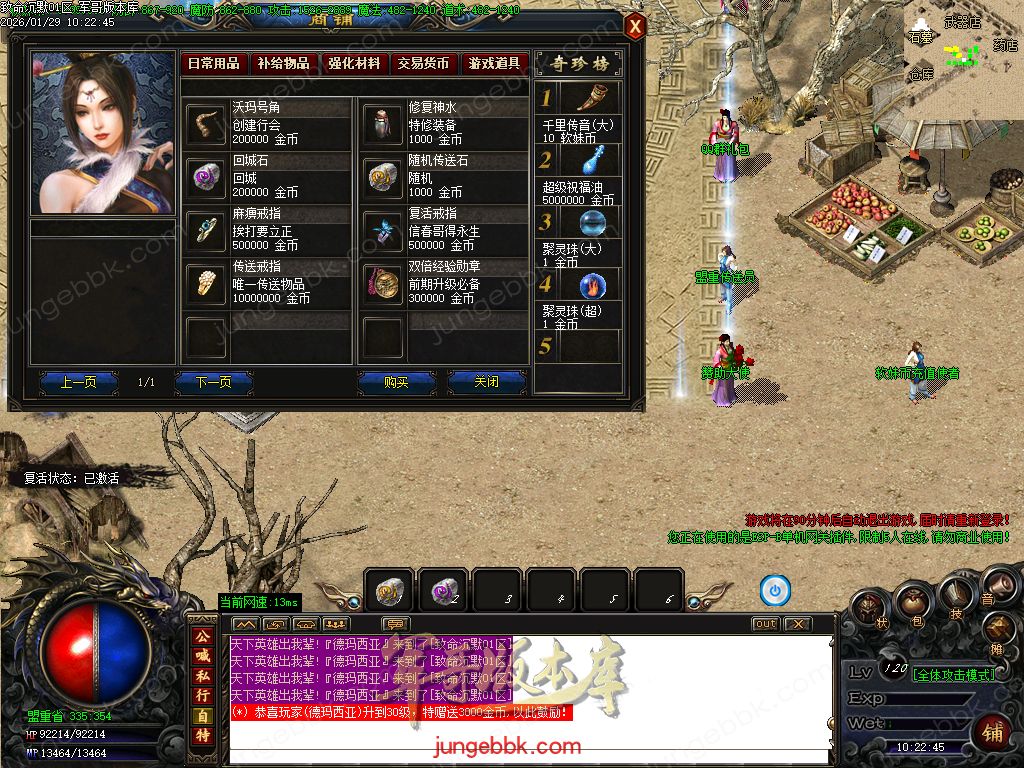Open the round 铺 shop button

(x=994, y=730)
